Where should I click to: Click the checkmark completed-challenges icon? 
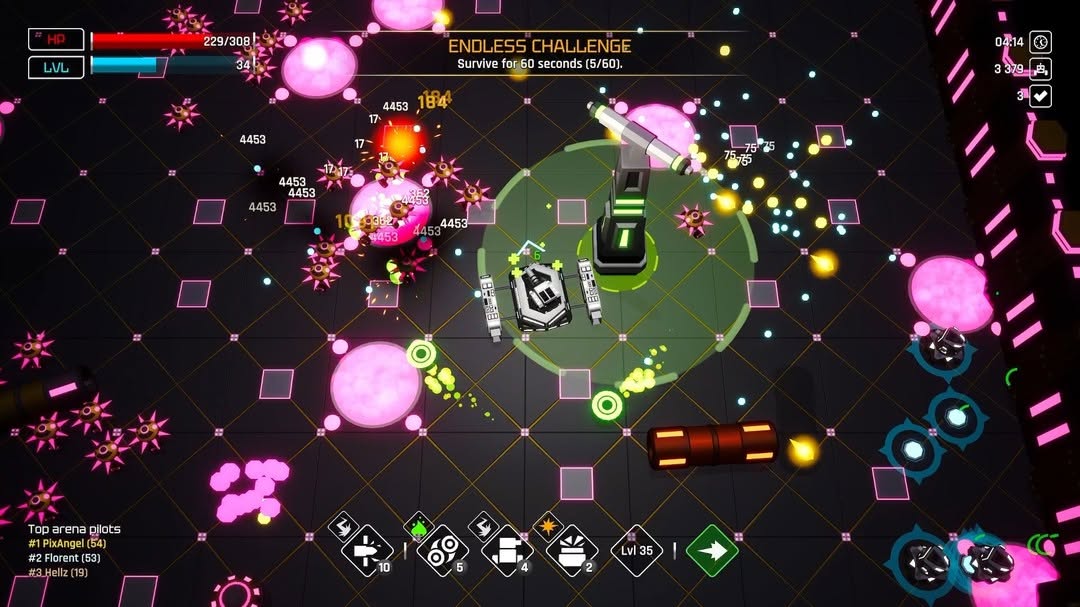pyautogui.click(x=1041, y=96)
